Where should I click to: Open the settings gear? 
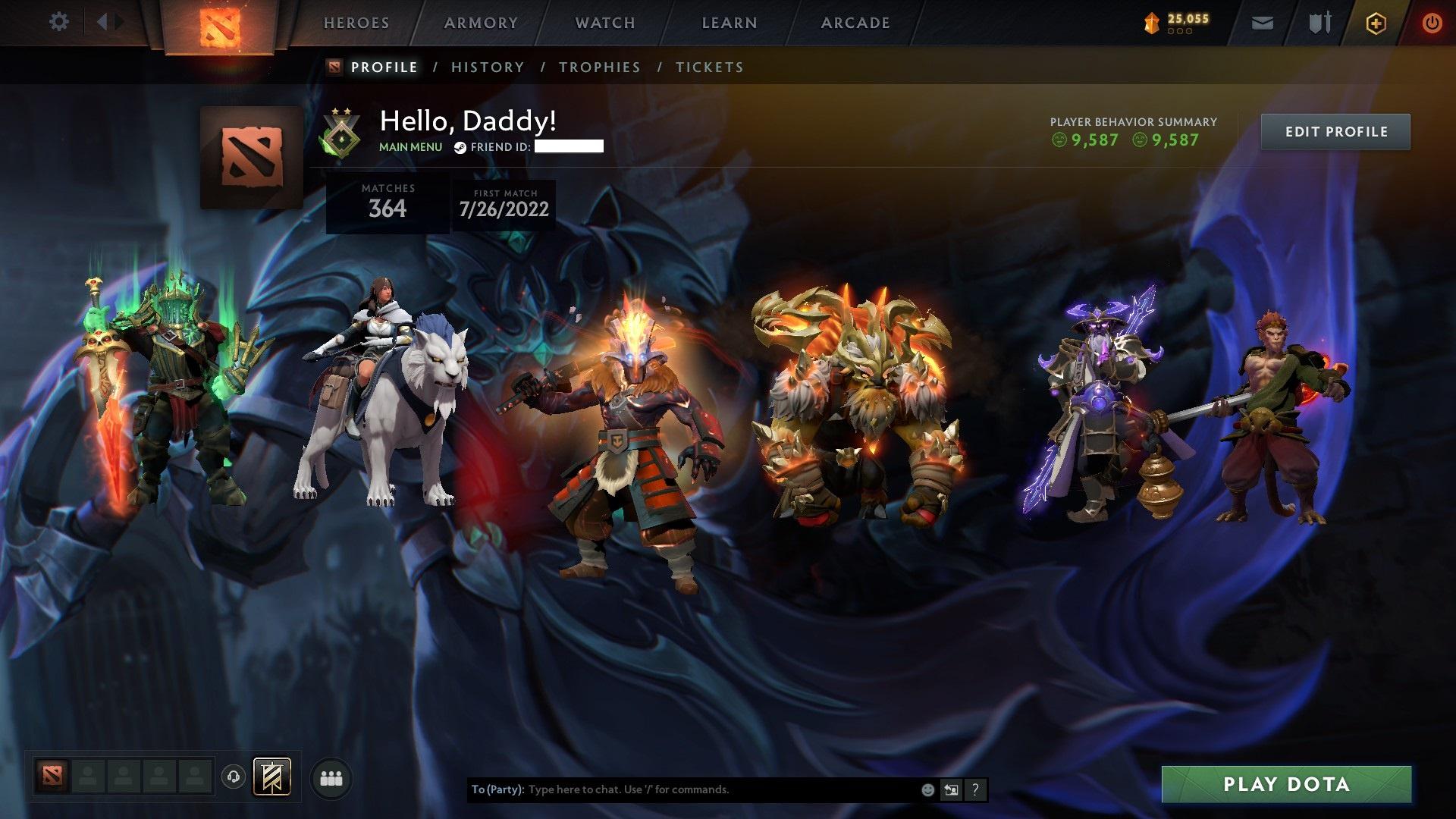pos(58,21)
